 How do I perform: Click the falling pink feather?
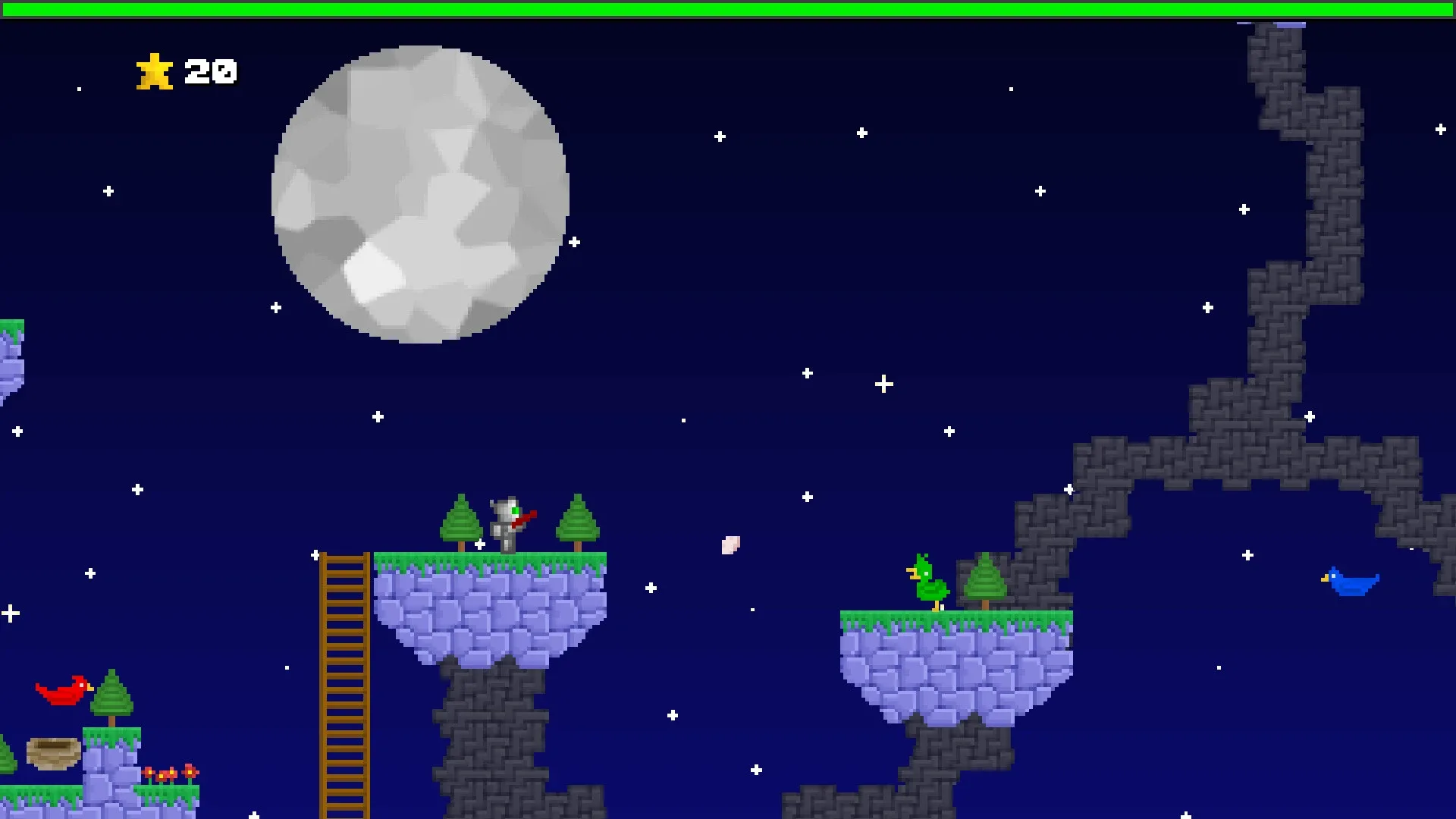732,544
